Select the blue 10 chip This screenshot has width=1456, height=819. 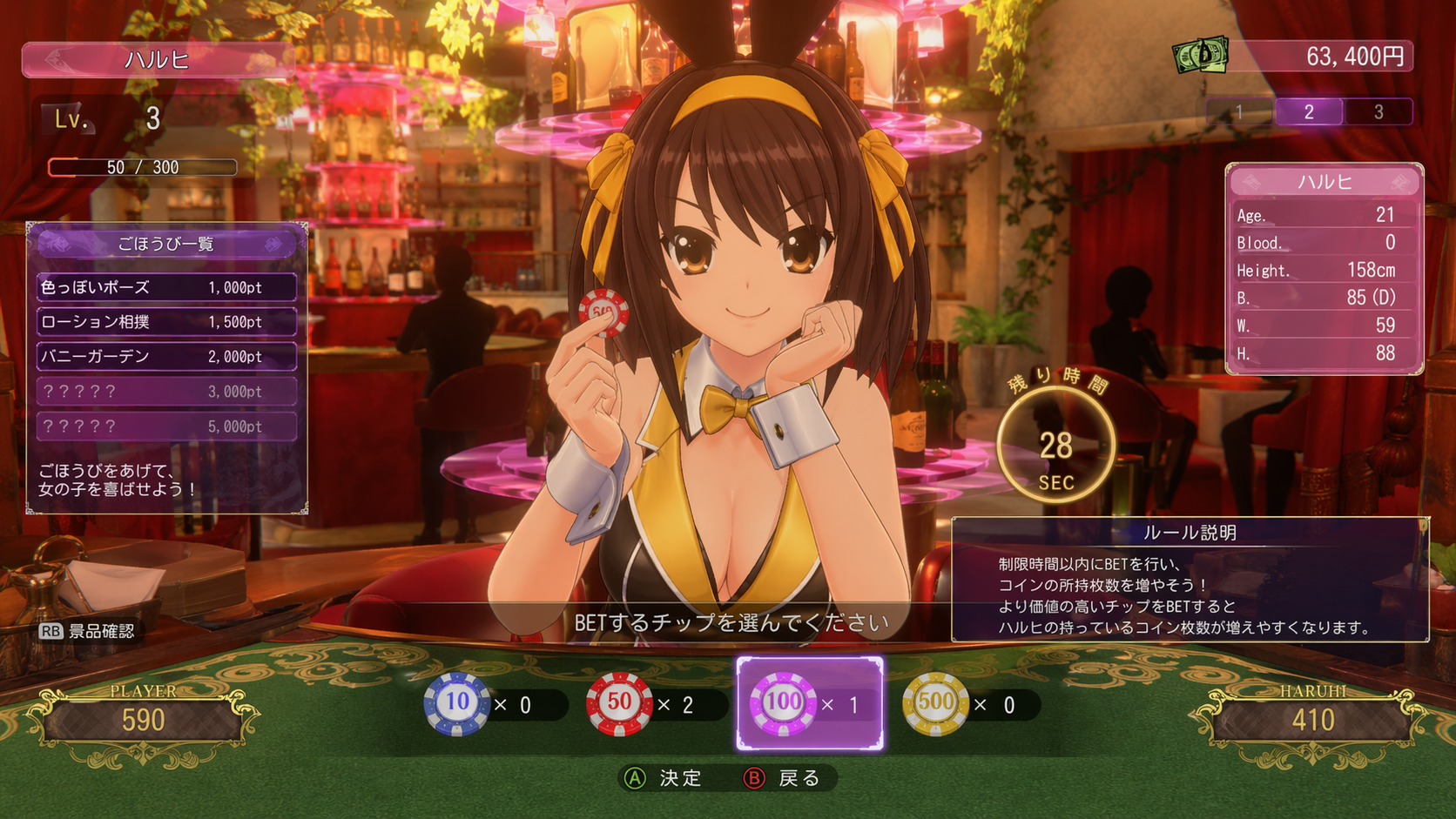457,703
